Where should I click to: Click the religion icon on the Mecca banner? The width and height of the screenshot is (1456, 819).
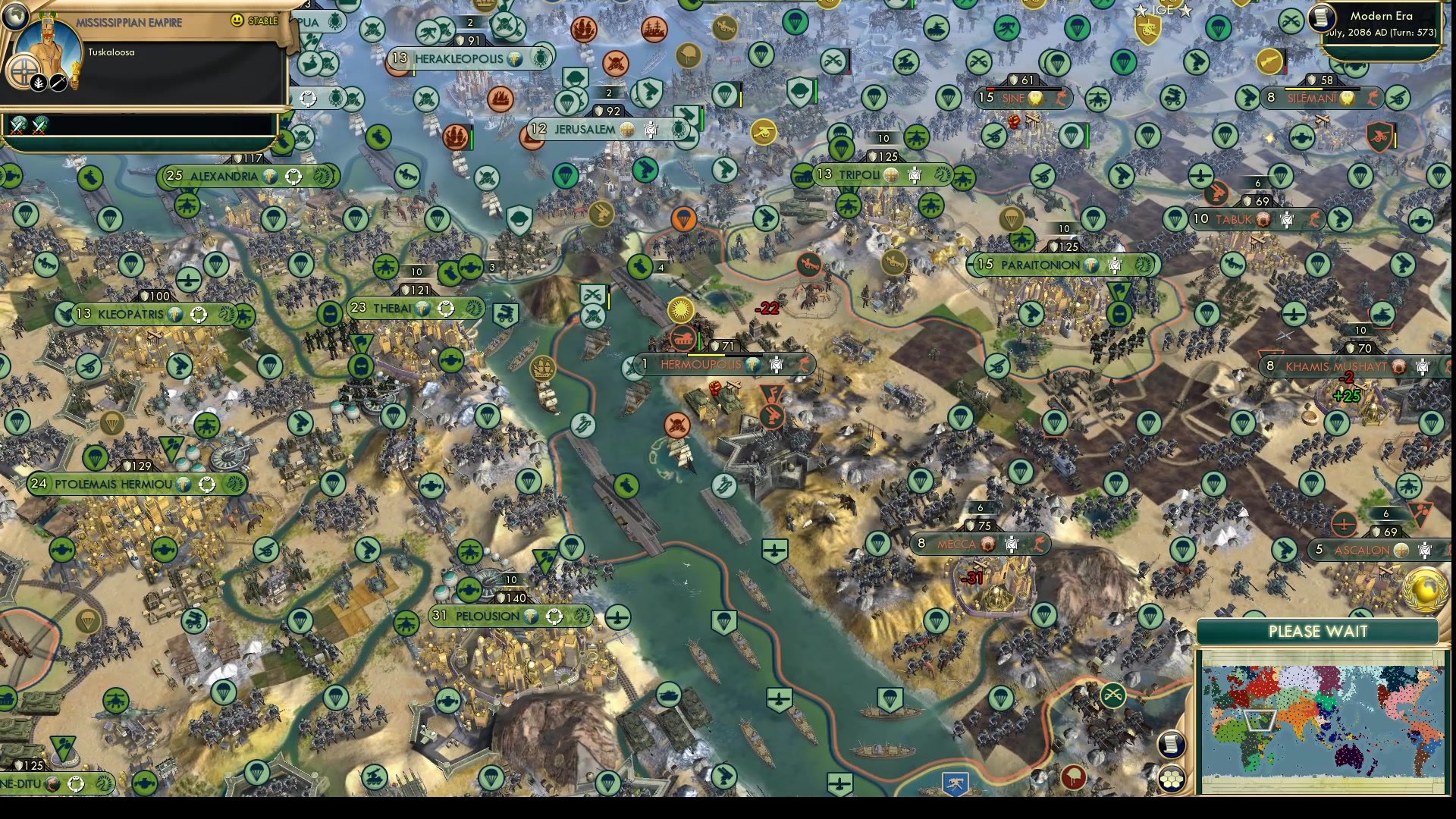988,544
